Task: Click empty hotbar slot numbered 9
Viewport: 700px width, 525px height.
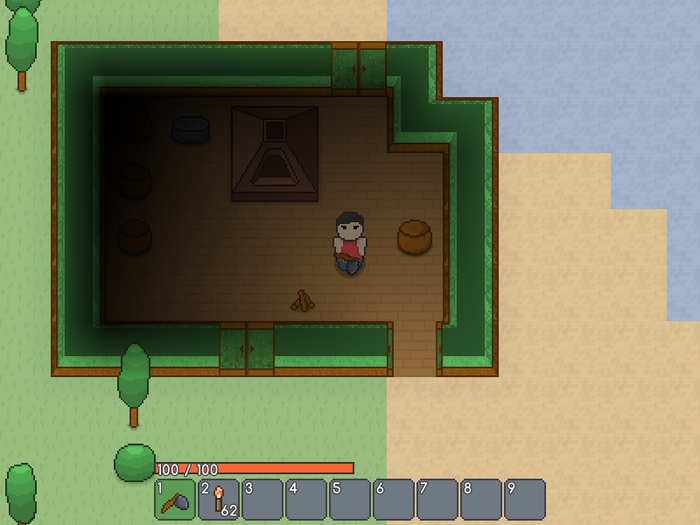Action: pos(525,499)
